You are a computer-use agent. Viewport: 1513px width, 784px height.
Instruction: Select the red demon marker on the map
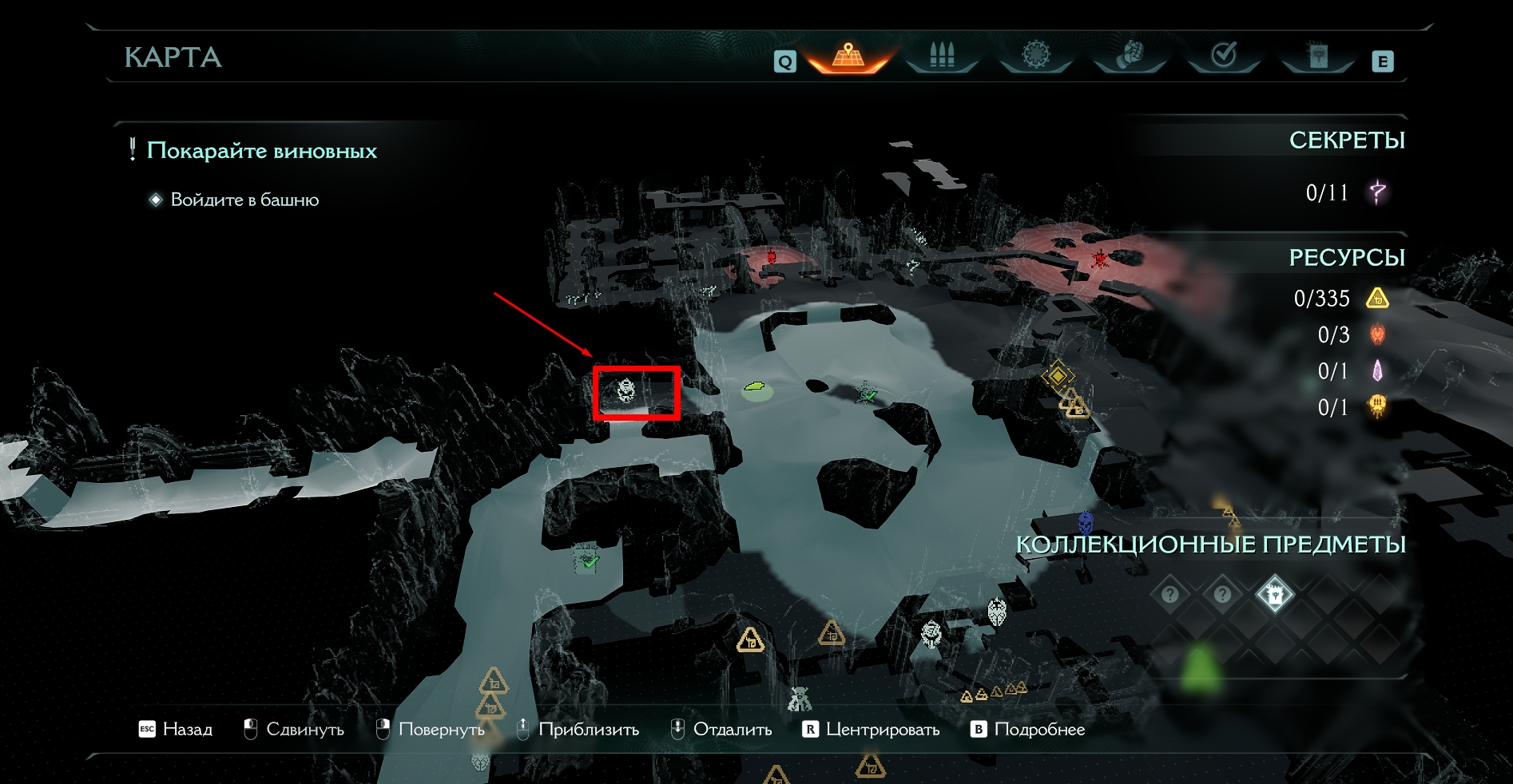tap(1100, 257)
